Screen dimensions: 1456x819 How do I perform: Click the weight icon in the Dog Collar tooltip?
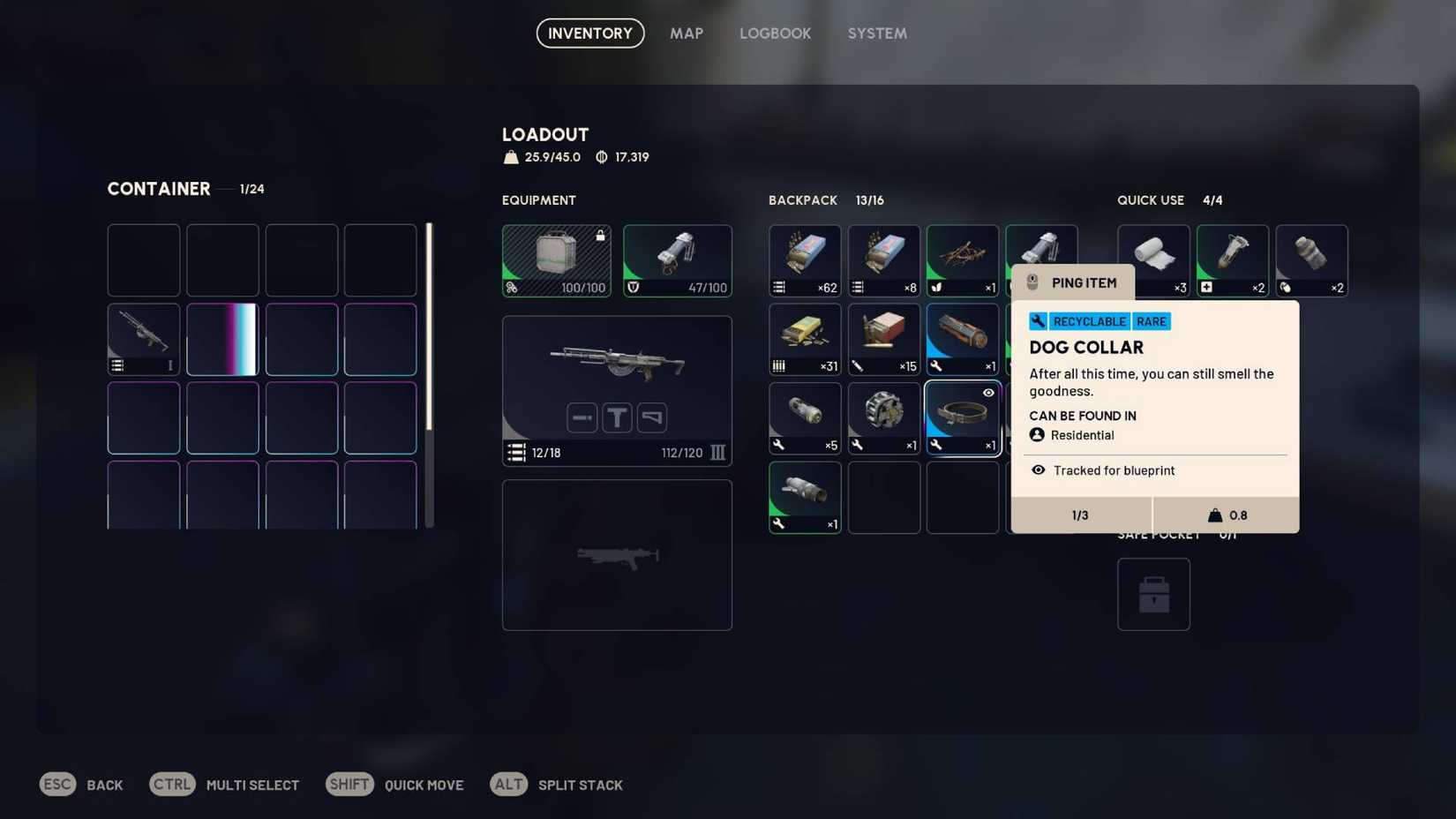pos(1215,515)
